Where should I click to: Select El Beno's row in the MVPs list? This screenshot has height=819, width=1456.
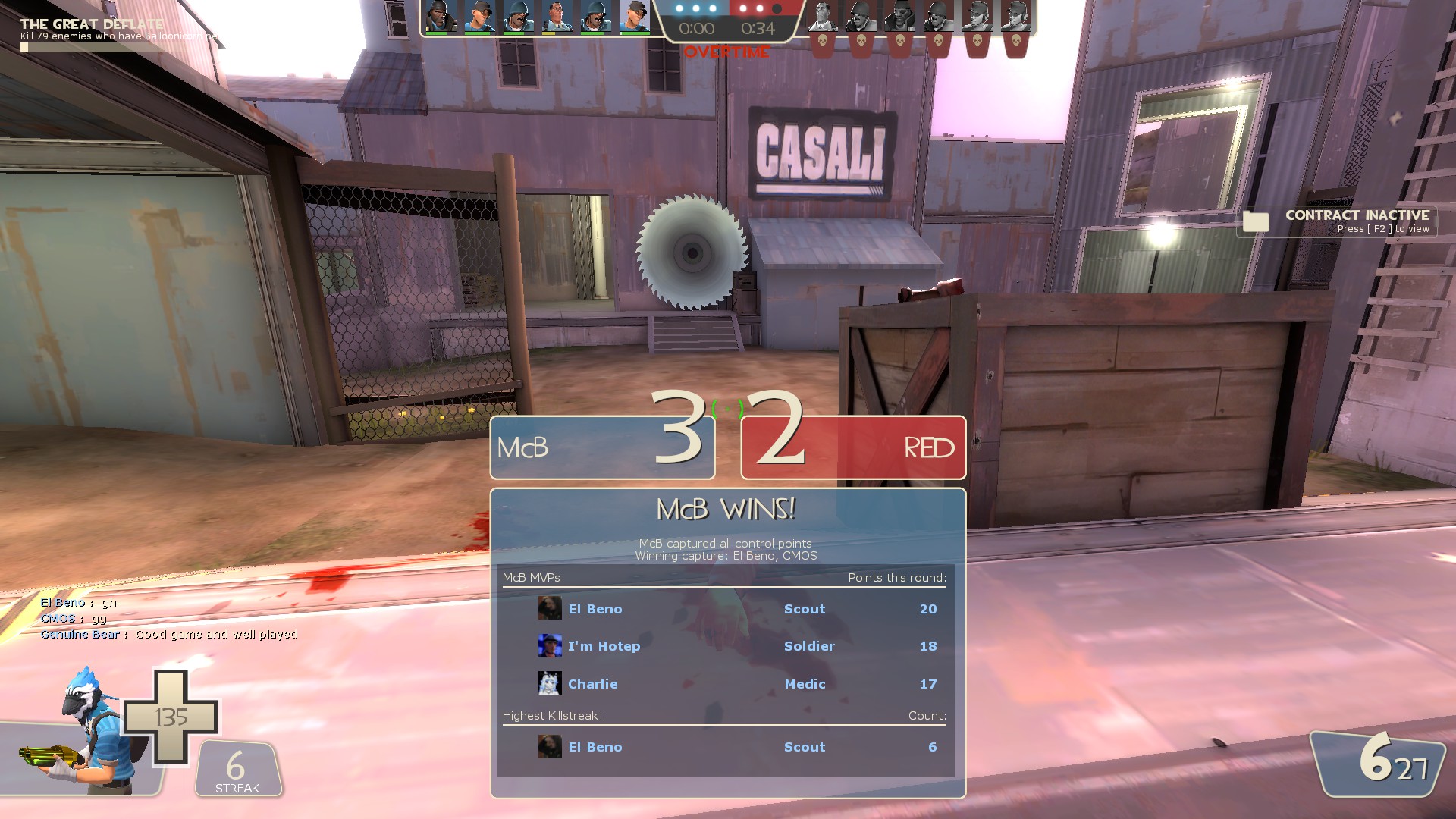pos(724,609)
